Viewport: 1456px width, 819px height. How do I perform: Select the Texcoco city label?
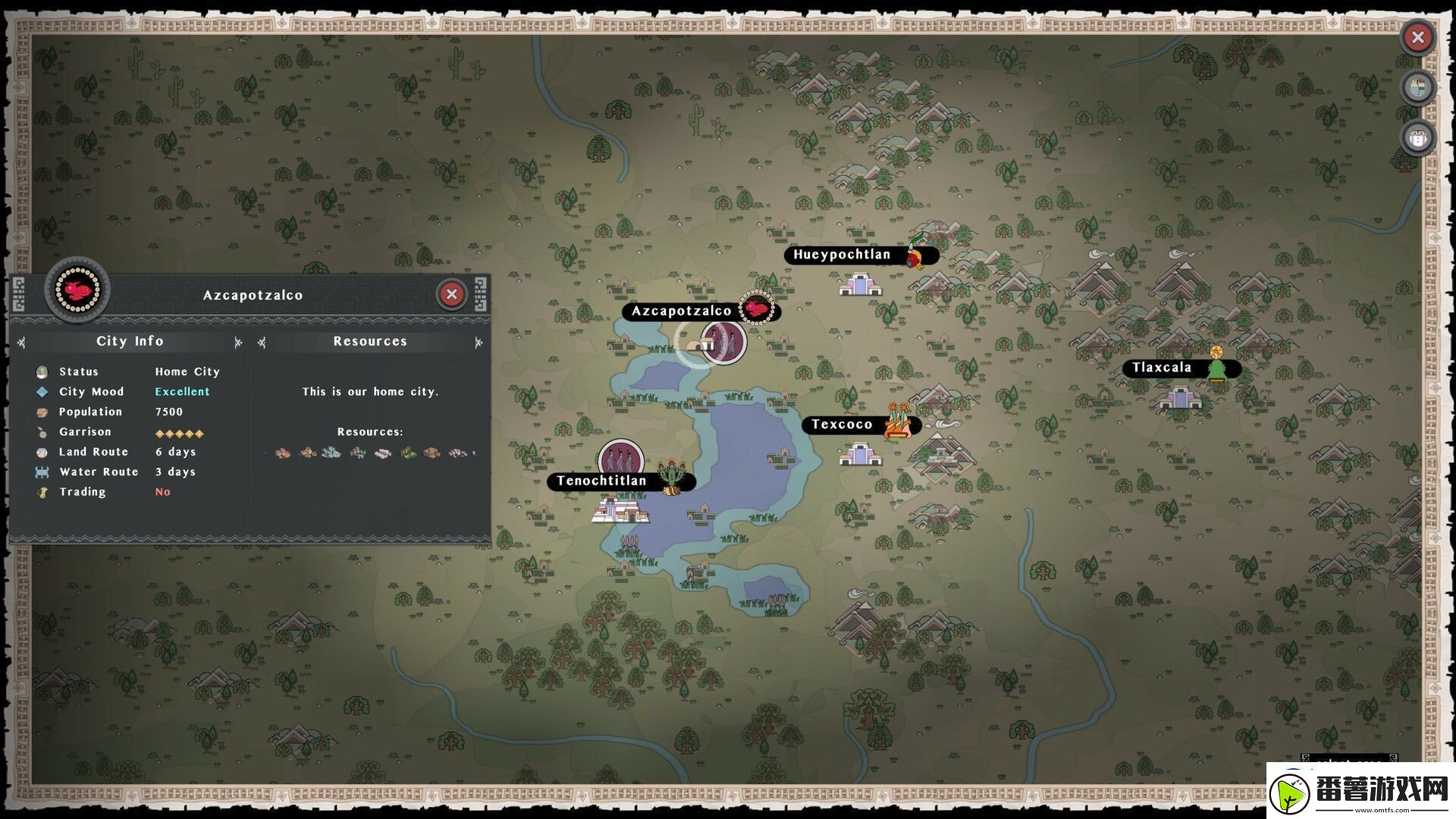coord(842,425)
